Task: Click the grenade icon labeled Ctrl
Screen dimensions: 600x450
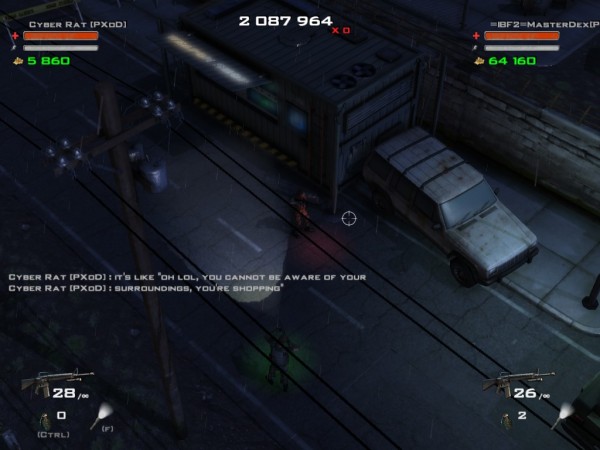Action: click(x=44, y=418)
